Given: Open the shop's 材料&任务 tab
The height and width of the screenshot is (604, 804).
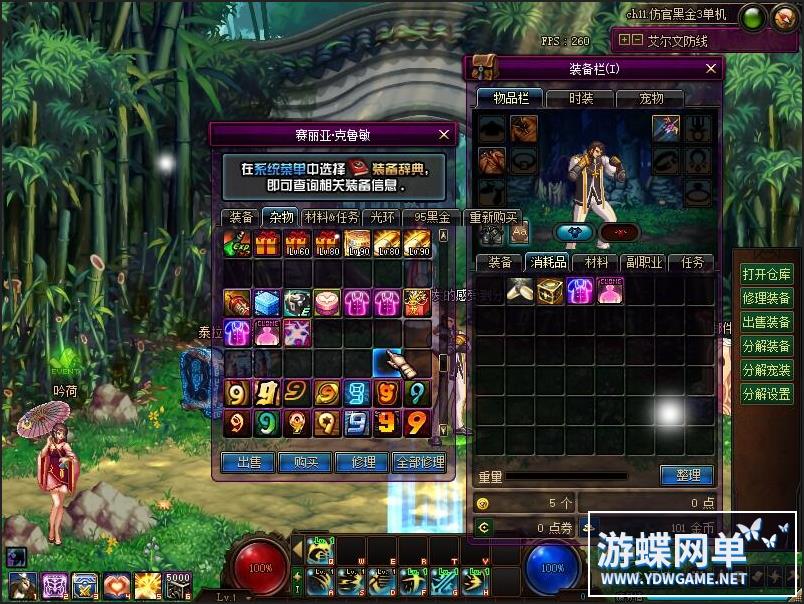Looking at the screenshot, I should coord(331,217).
